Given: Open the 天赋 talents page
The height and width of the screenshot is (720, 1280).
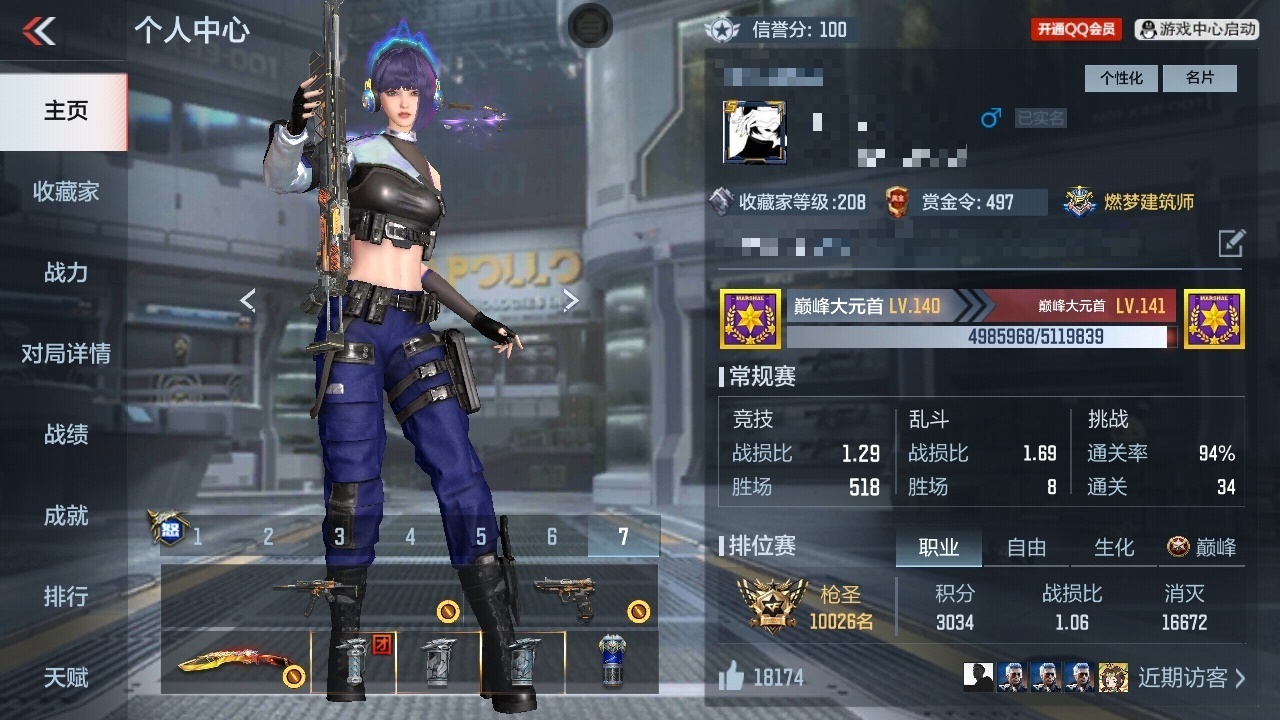Looking at the screenshot, I should (x=65, y=678).
